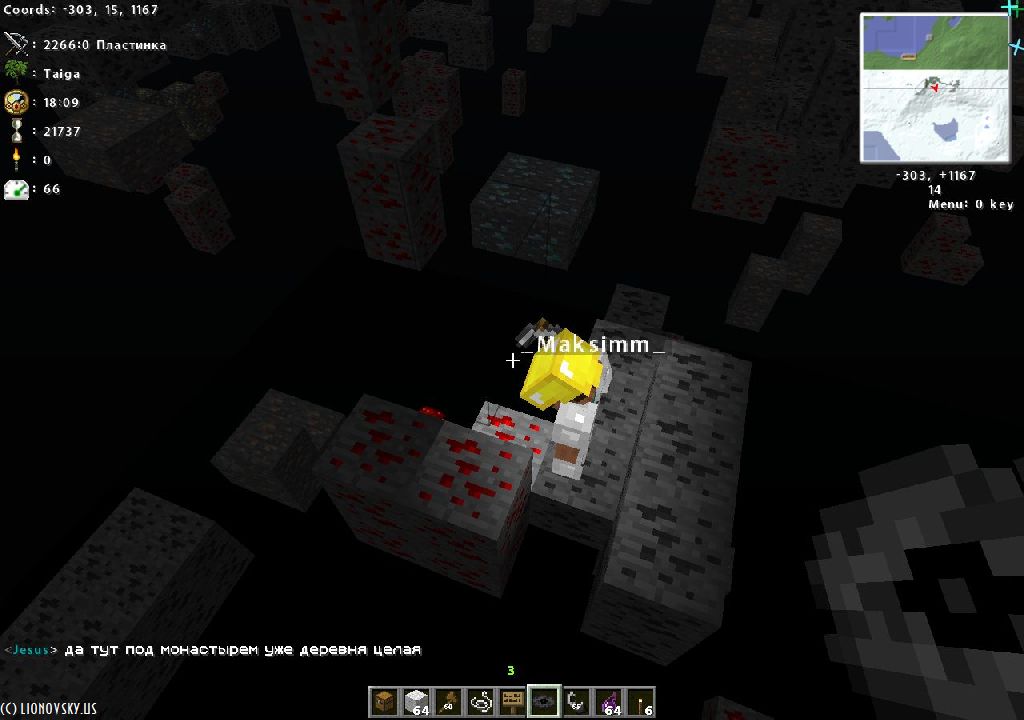Select the white block stack of 64

(416, 703)
